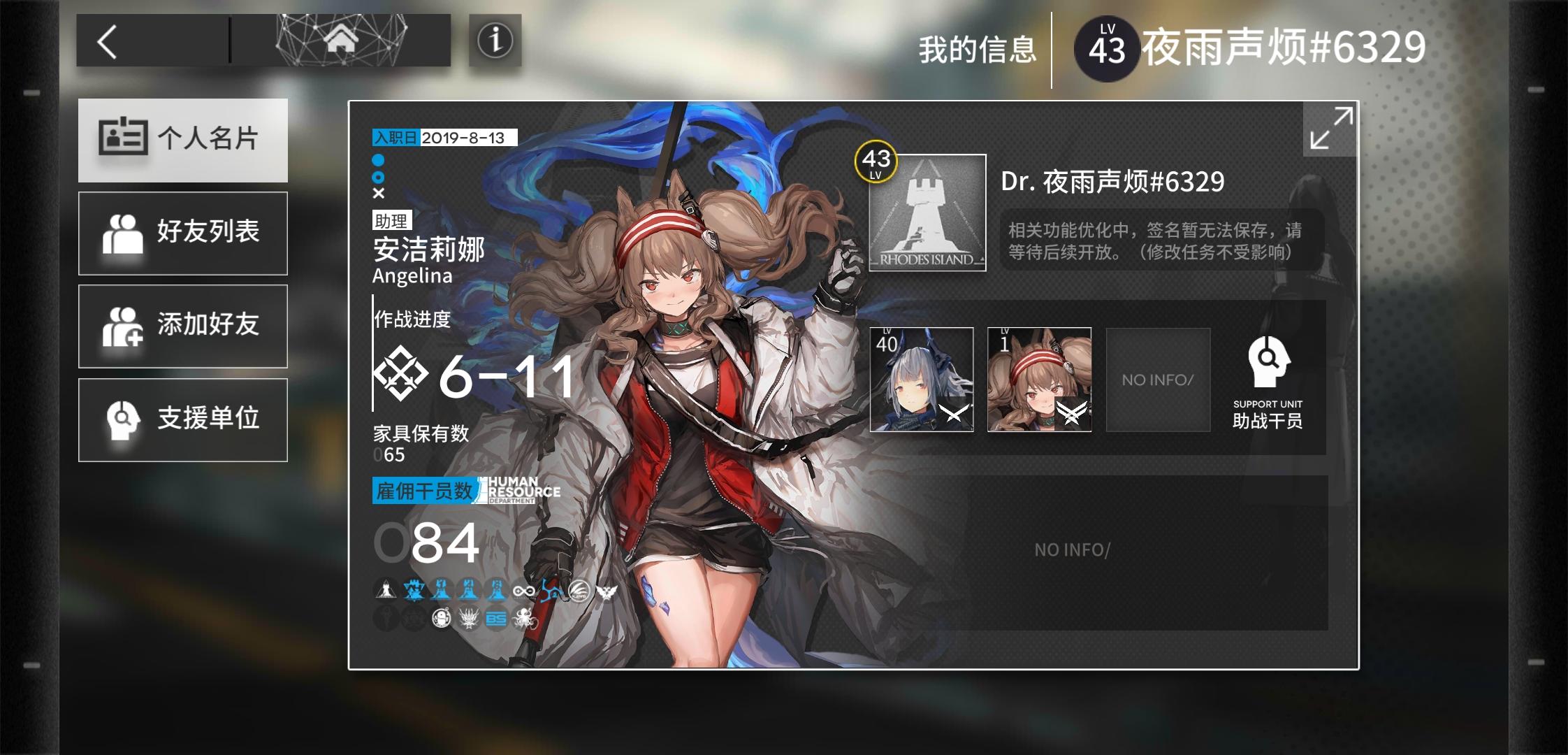Select the blue BS medal icon
The image size is (1568, 755).
coord(497,619)
